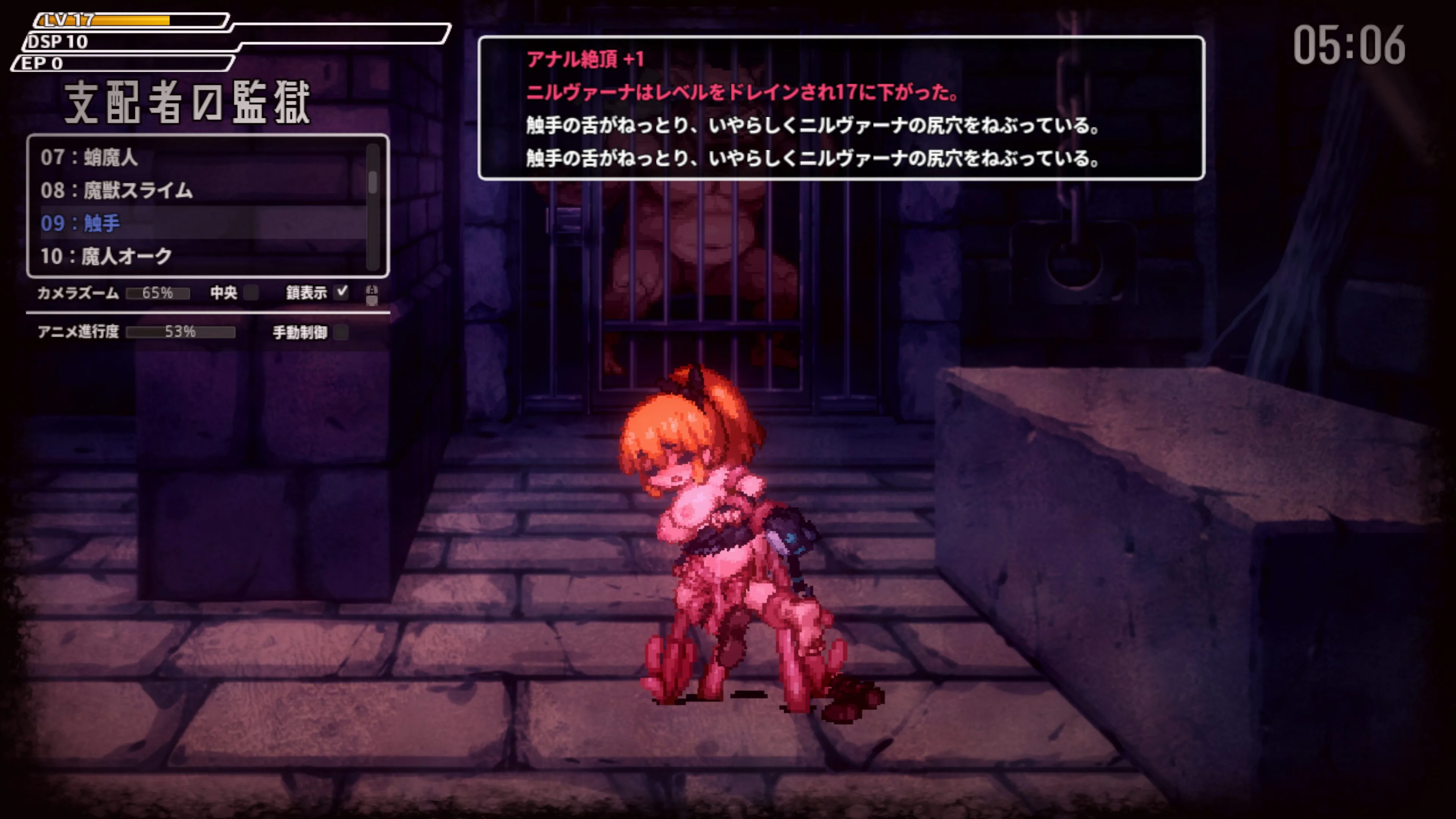
Task: Enable the 手動制御 checkbox
Action: pyautogui.click(x=341, y=332)
